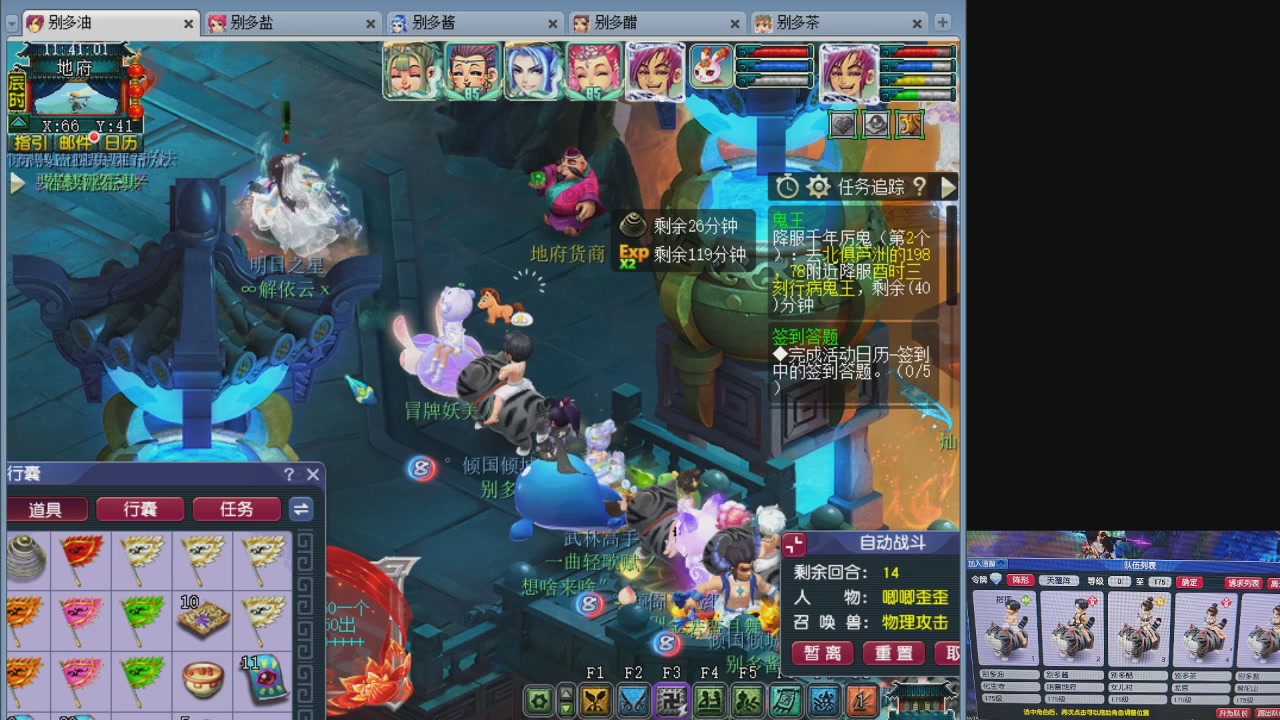Open the task tracker settings gear
The height and width of the screenshot is (720, 1280).
click(818, 186)
